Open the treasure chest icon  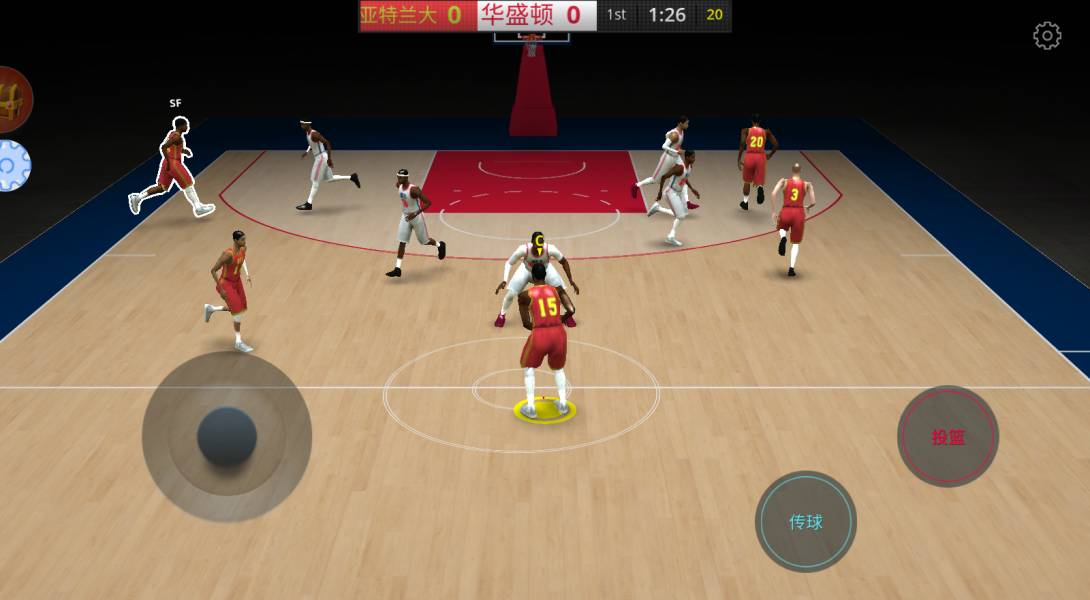coord(12,99)
